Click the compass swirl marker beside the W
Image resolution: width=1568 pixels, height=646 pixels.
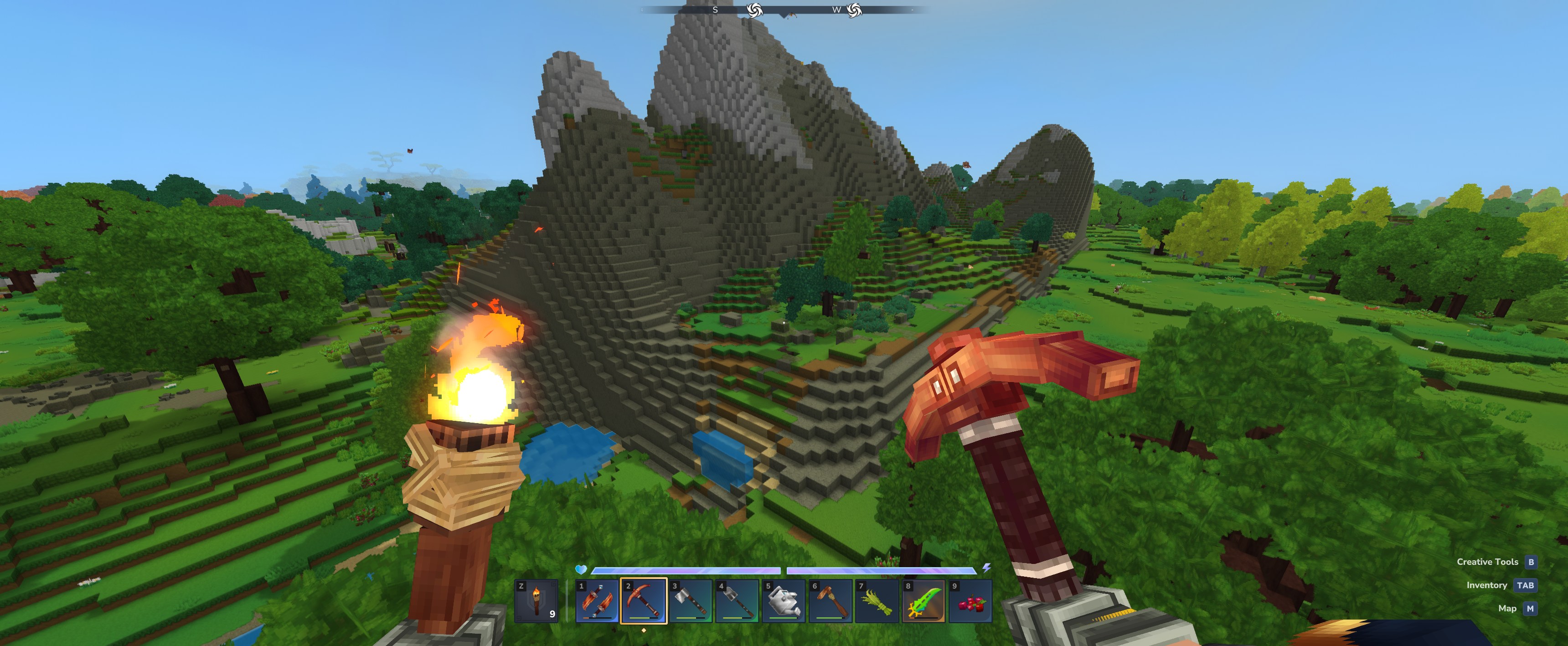(x=854, y=10)
